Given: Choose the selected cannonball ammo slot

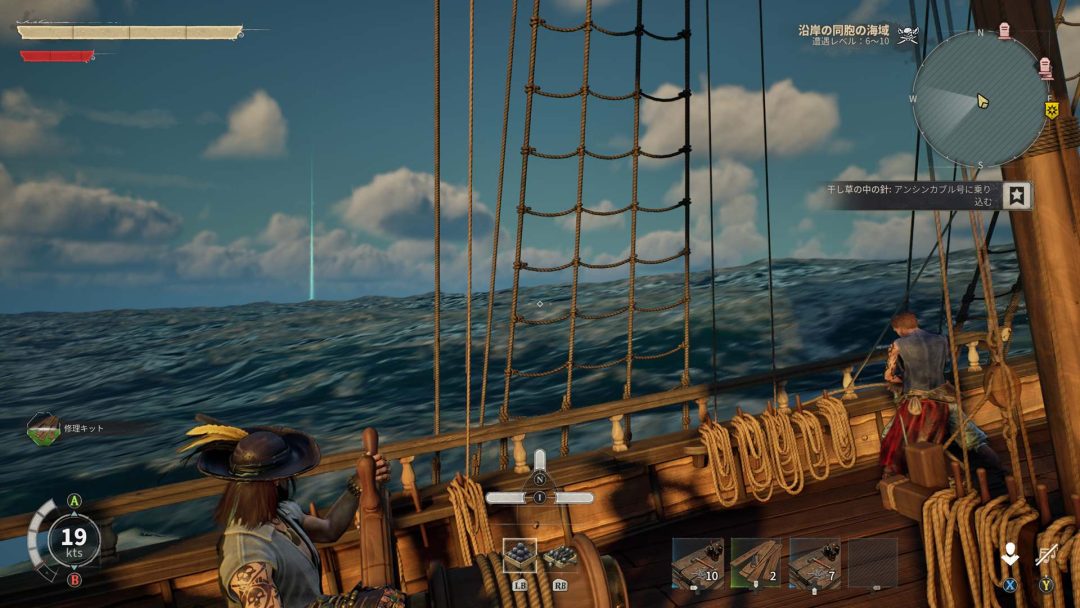Looking at the screenshot, I should (x=519, y=556).
